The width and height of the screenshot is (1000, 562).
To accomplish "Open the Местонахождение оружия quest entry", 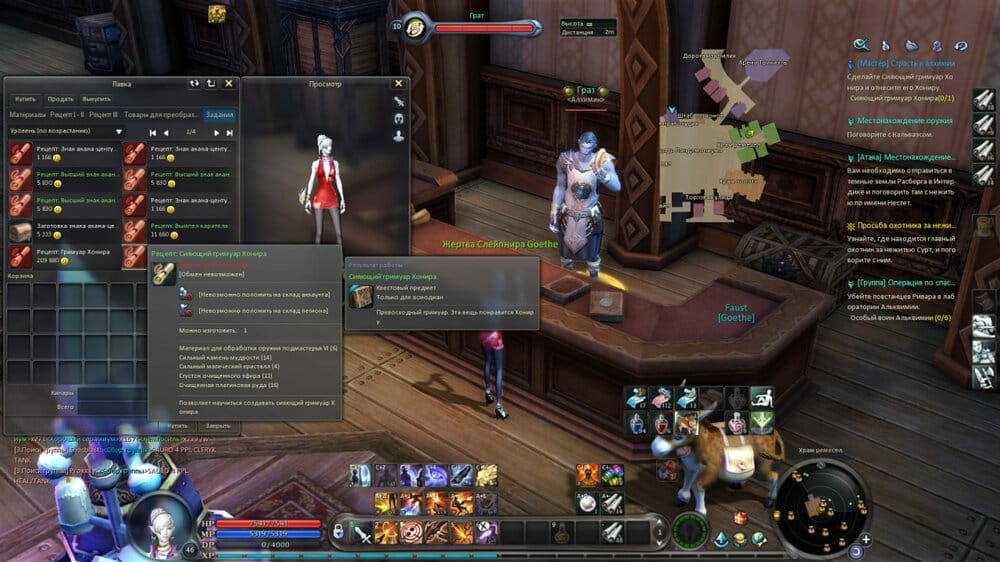I will coord(903,120).
